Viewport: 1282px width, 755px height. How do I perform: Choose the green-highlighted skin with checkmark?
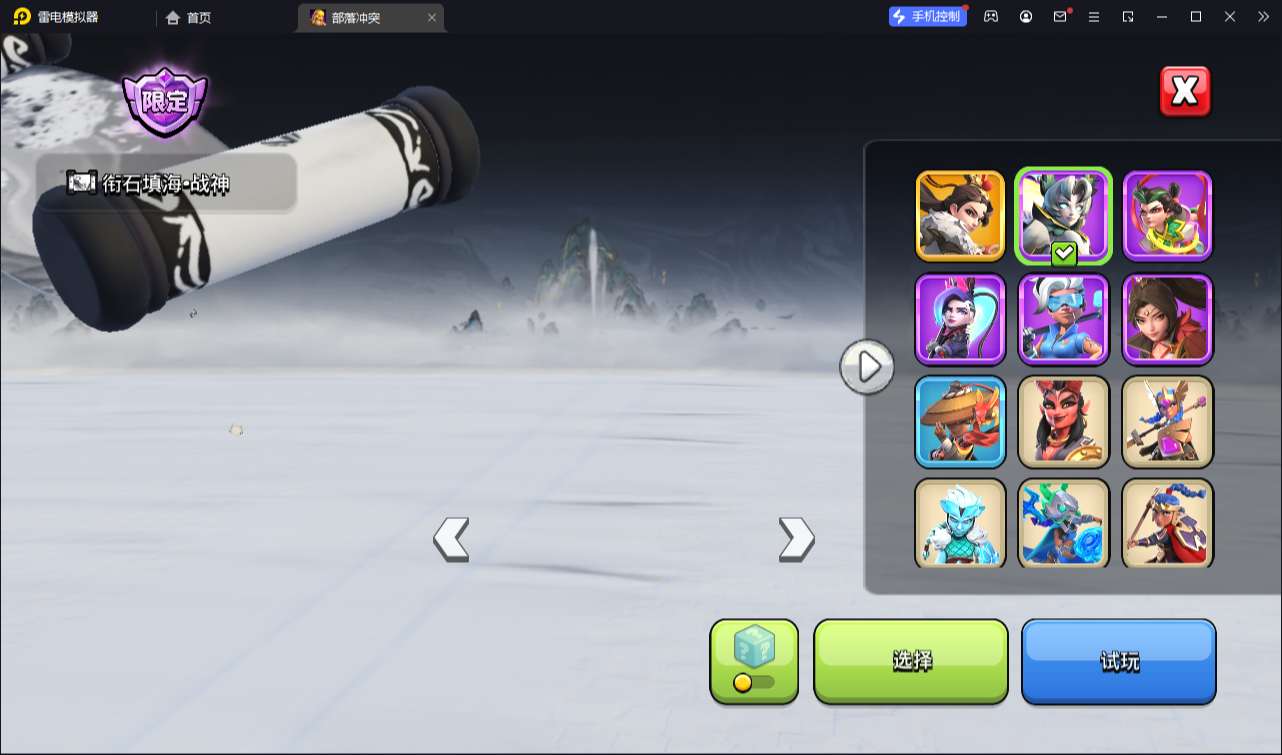[1064, 216]
